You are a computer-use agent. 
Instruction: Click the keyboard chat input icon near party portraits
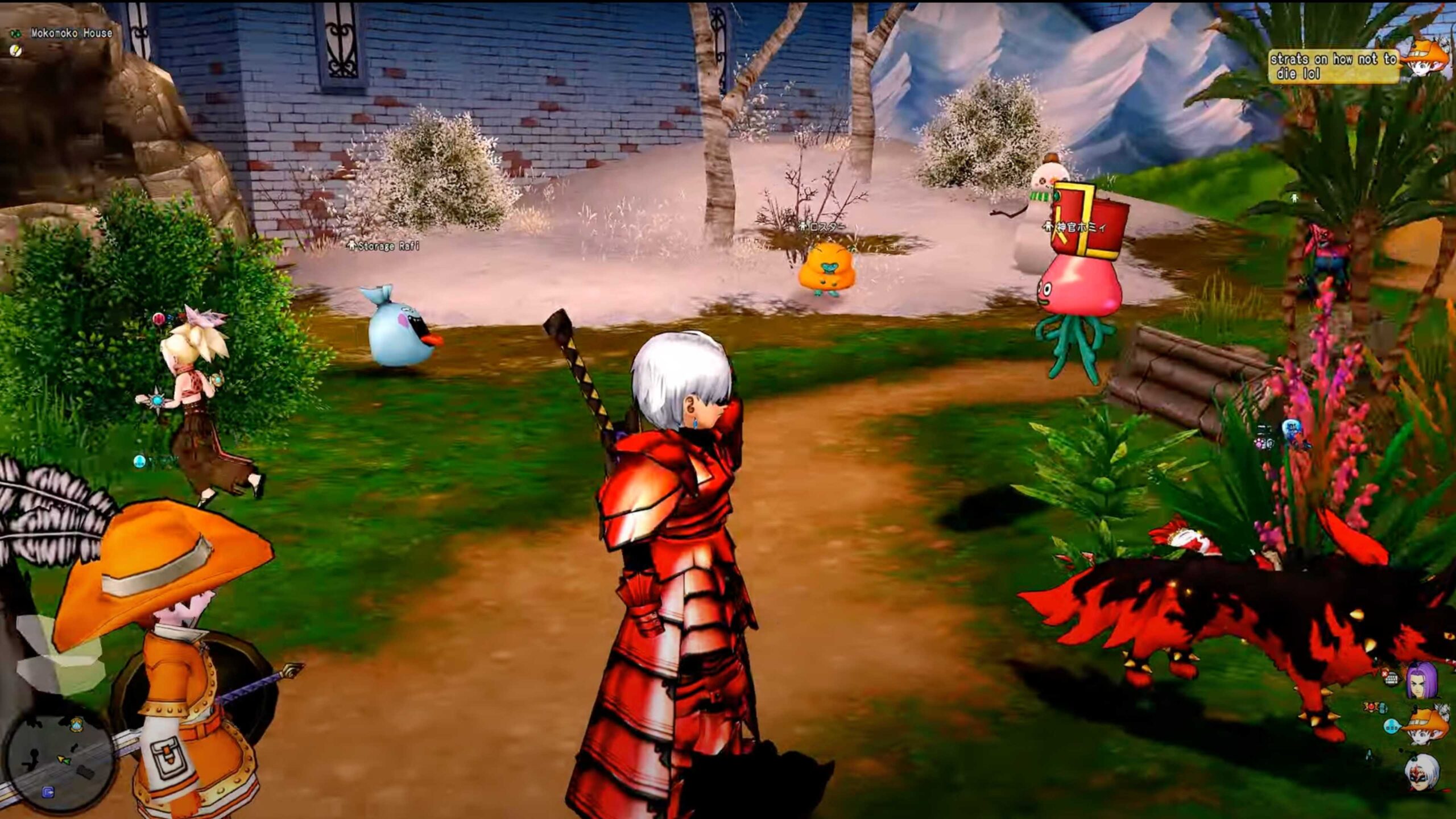point(1392,680)
